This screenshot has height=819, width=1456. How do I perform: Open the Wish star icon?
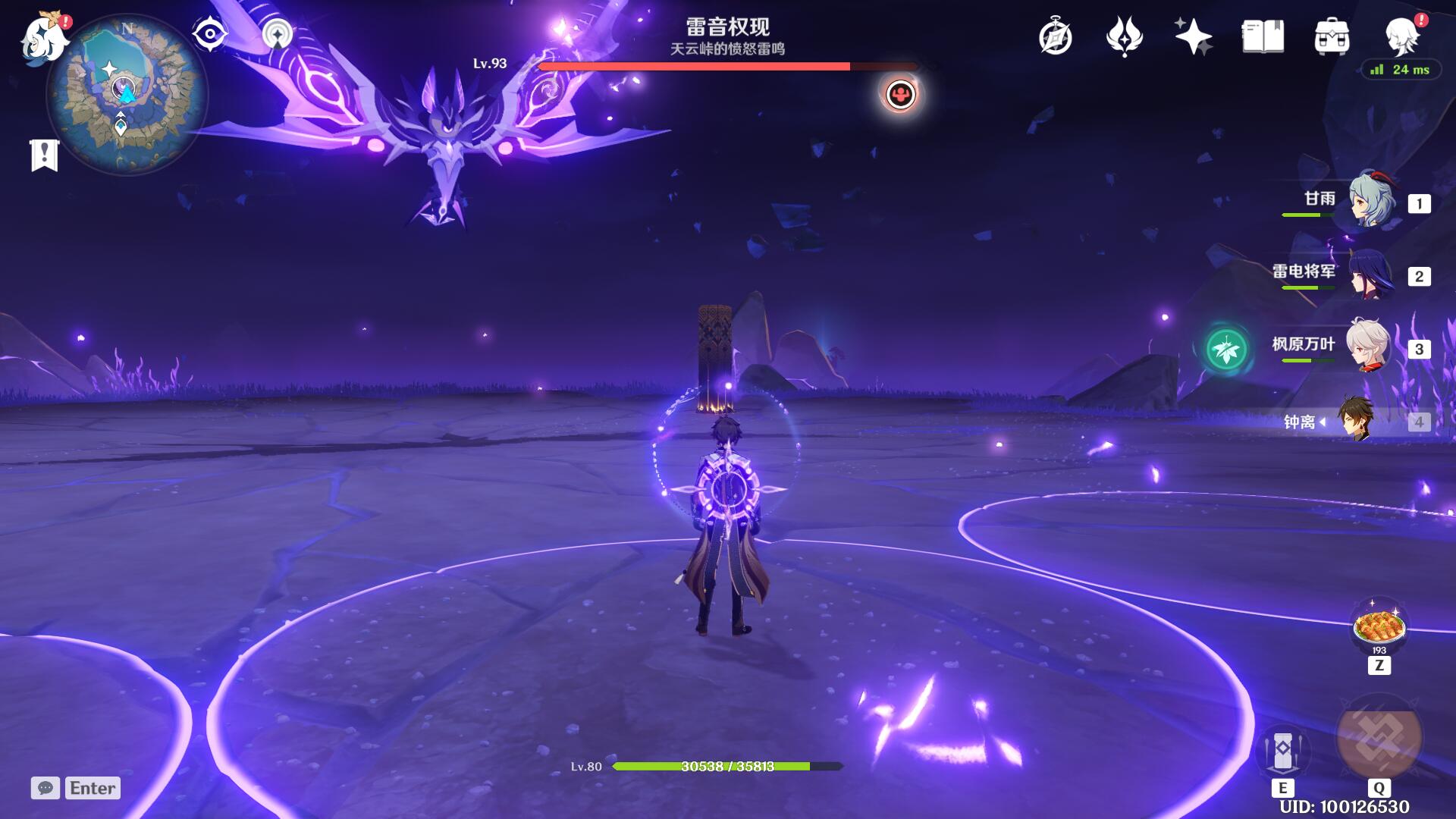[x=1192, y=37]
